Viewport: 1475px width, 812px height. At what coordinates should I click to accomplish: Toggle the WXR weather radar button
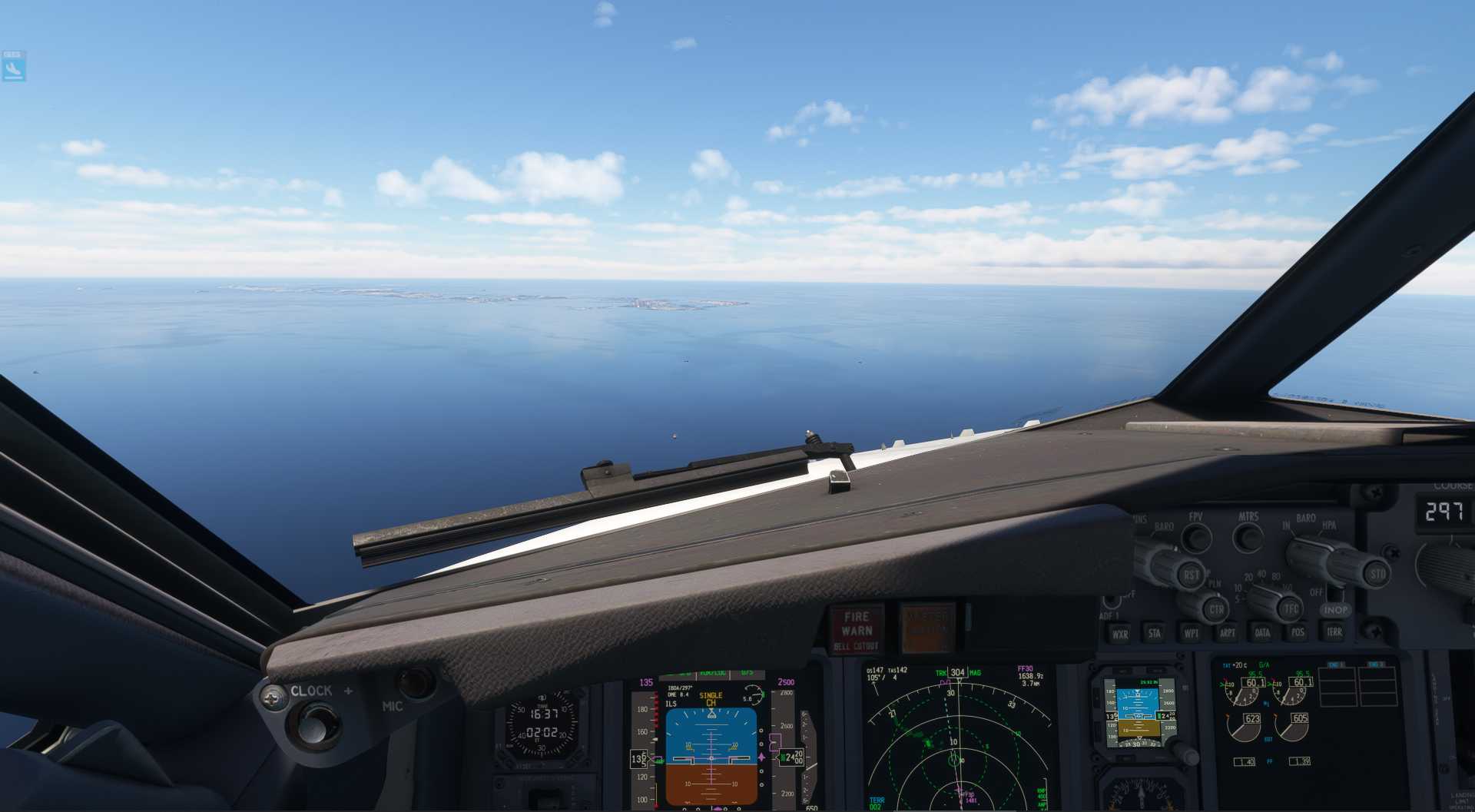click(x=1120, y=634)
